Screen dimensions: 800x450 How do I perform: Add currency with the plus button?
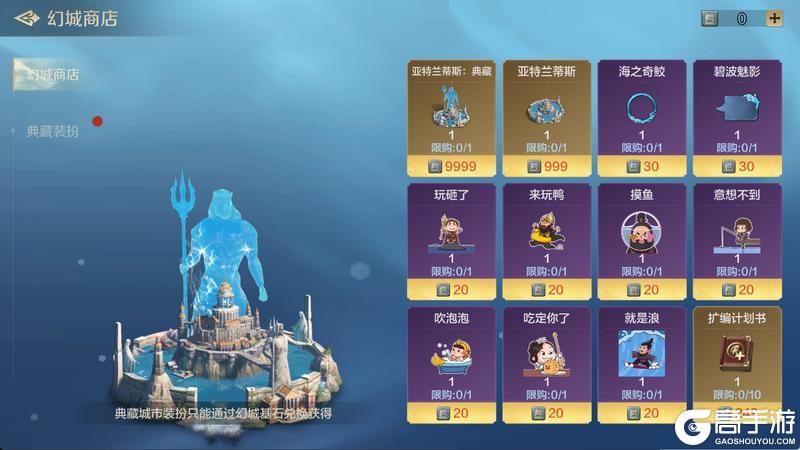773,18
